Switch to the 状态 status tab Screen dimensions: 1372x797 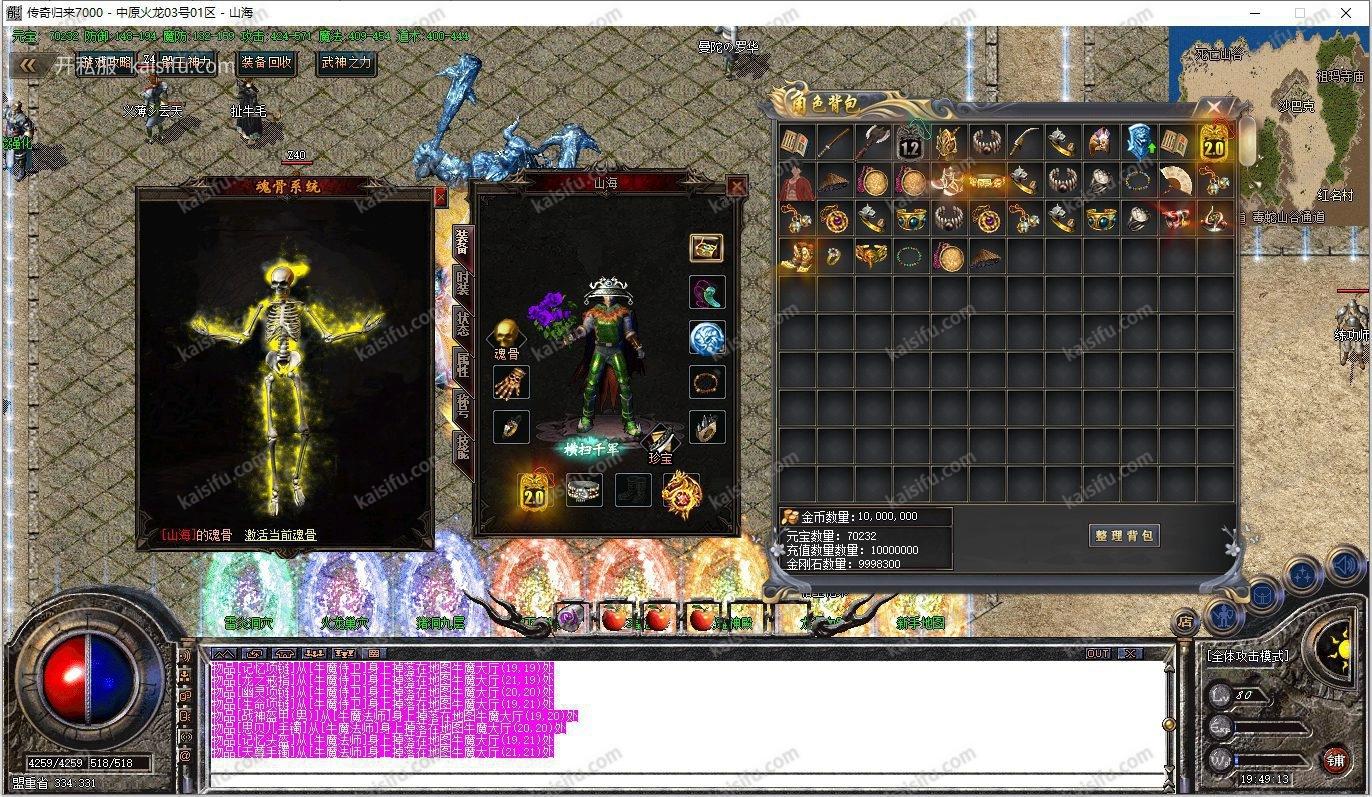pos(462,324)
